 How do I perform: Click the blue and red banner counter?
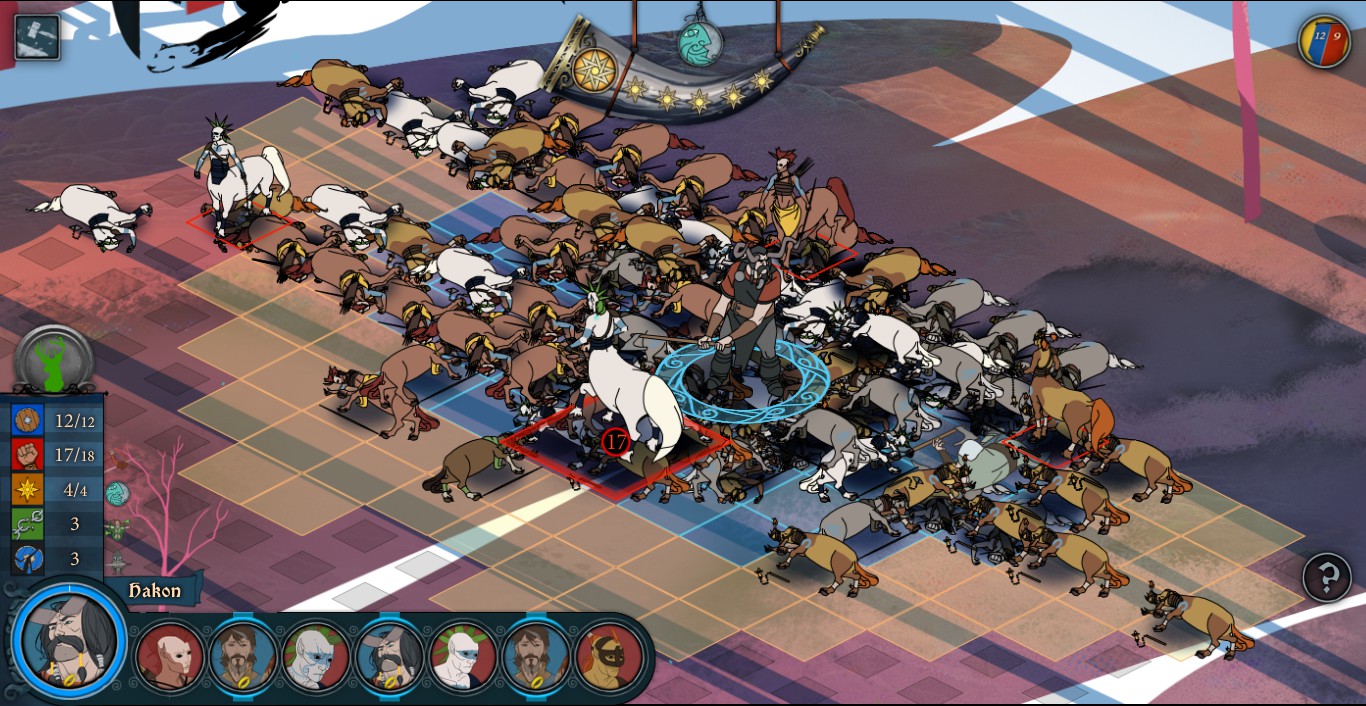click(1324, 41)
